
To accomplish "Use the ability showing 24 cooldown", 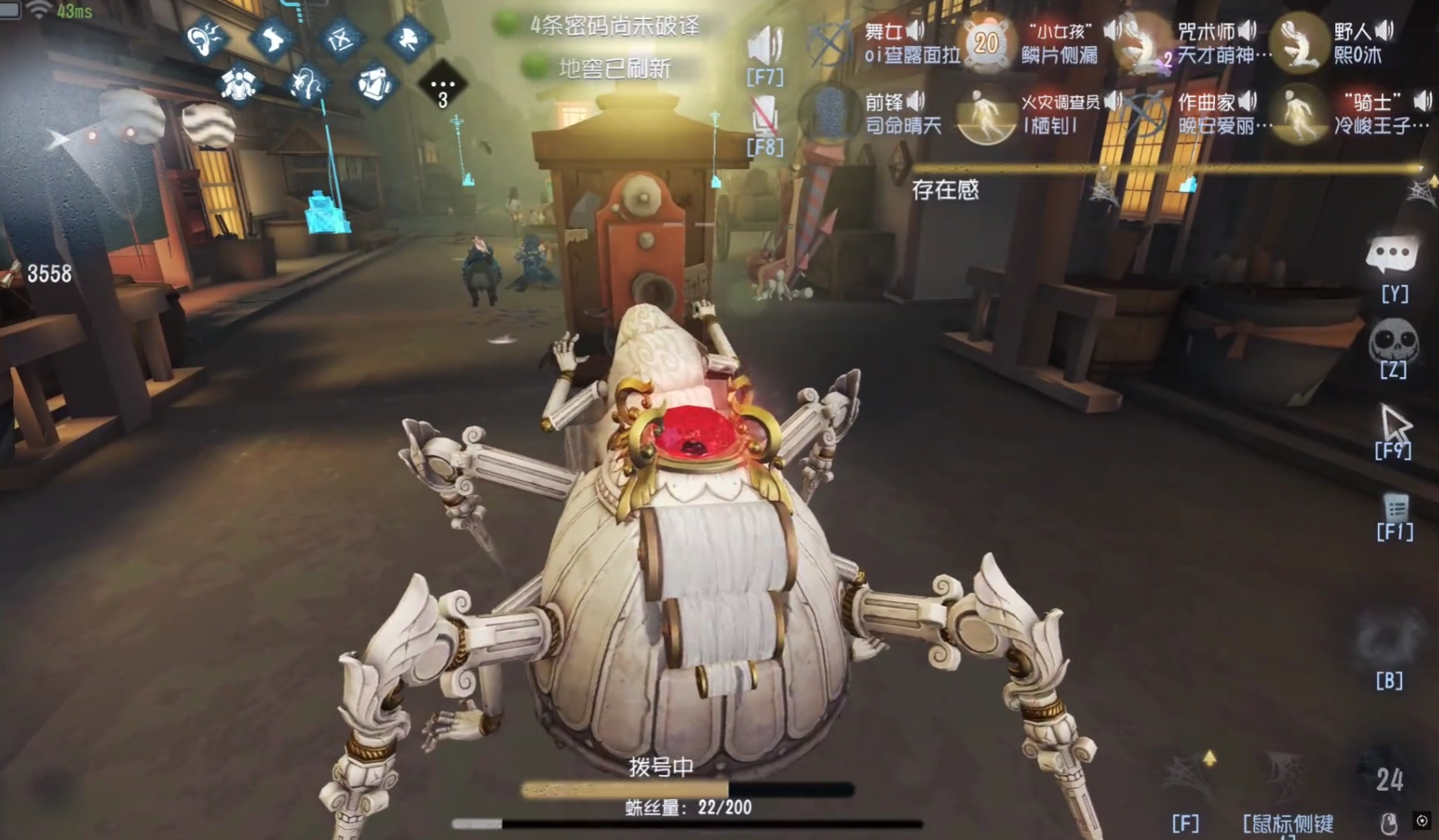I will click(1389, 779).
